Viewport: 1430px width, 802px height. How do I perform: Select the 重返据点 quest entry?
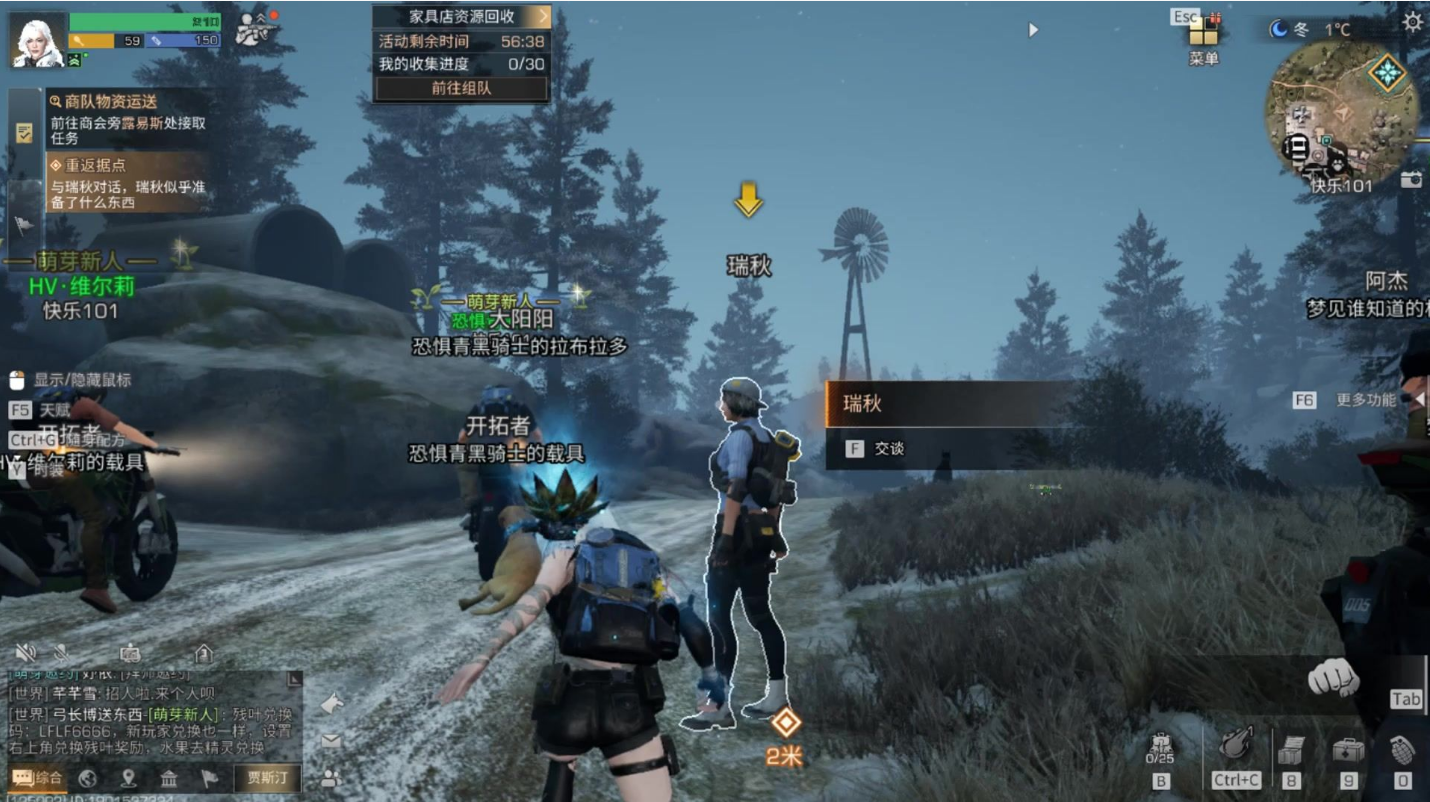[x=127, y=182]
